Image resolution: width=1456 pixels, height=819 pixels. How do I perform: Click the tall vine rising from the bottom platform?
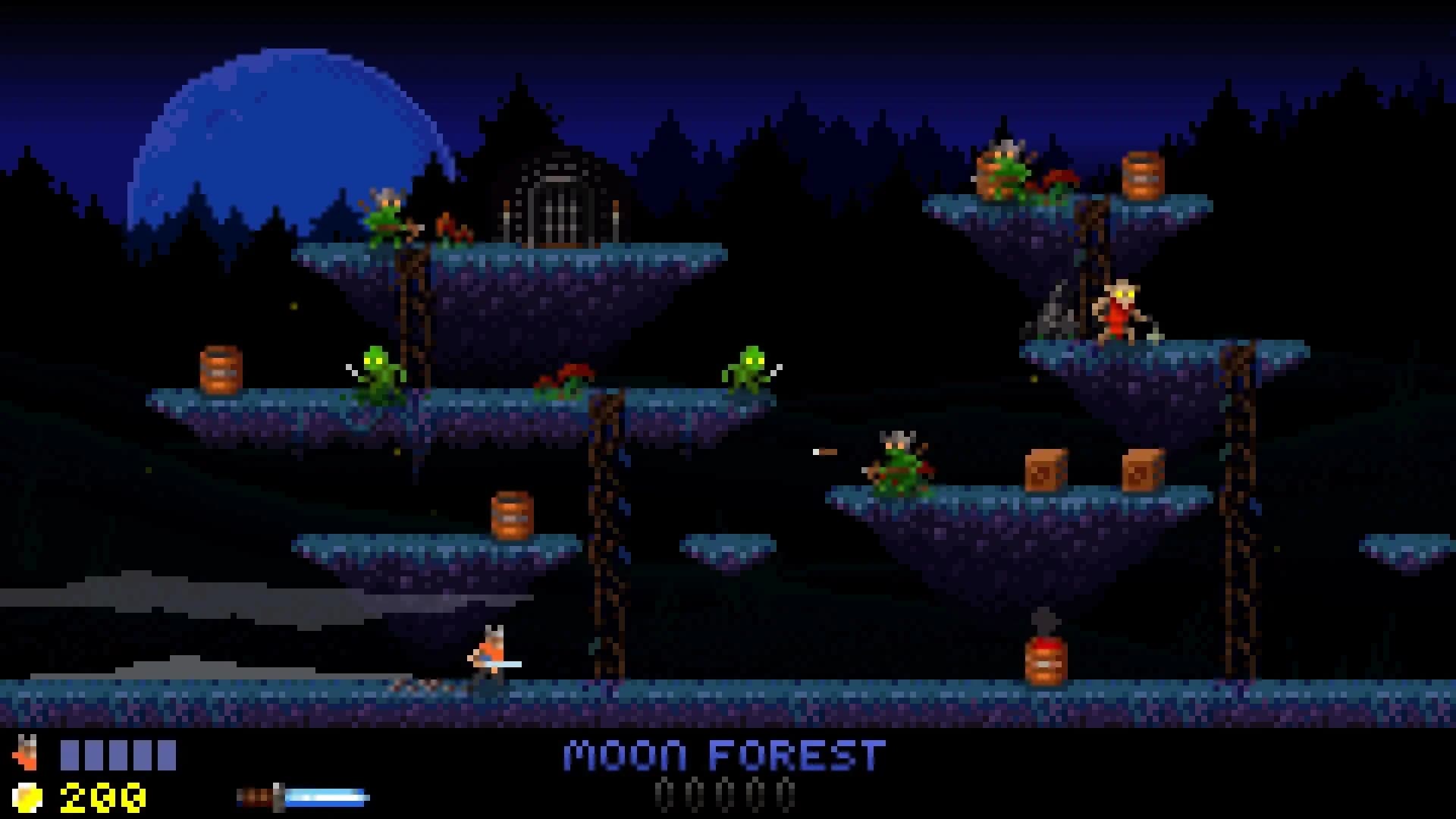(607, 531)
